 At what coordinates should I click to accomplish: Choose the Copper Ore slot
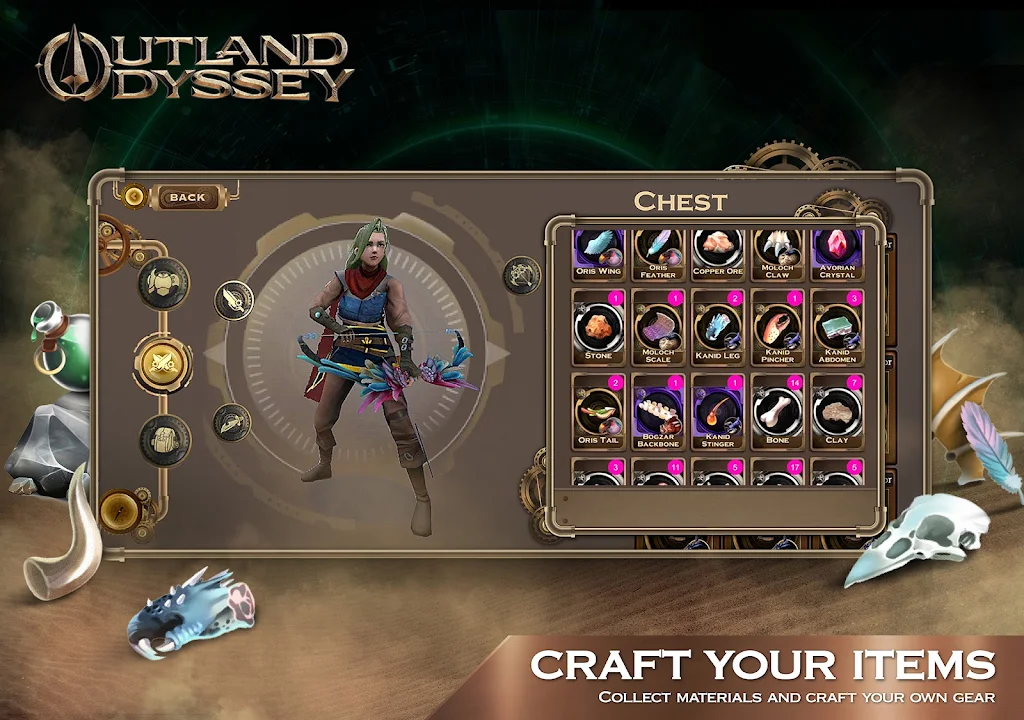point(718,253)
